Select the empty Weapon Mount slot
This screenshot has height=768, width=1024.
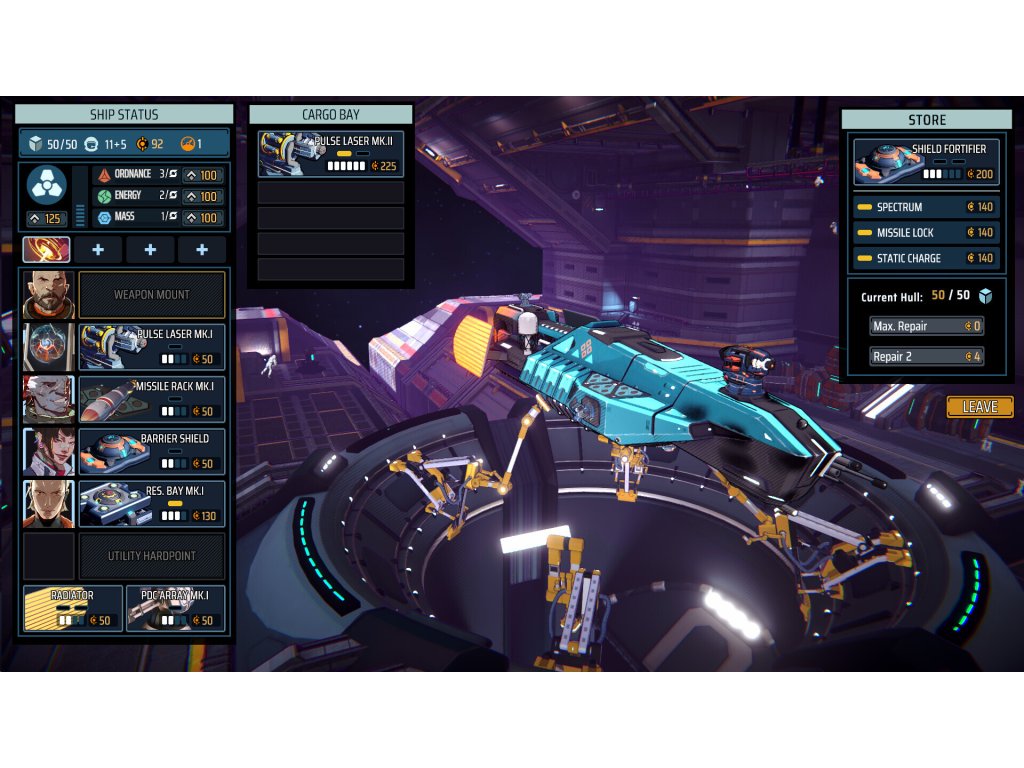click(x=152, y=295)
